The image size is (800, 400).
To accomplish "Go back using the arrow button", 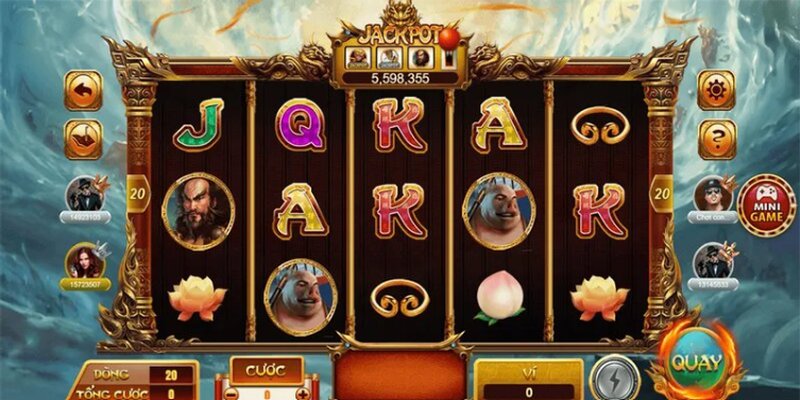I will 83,90.
